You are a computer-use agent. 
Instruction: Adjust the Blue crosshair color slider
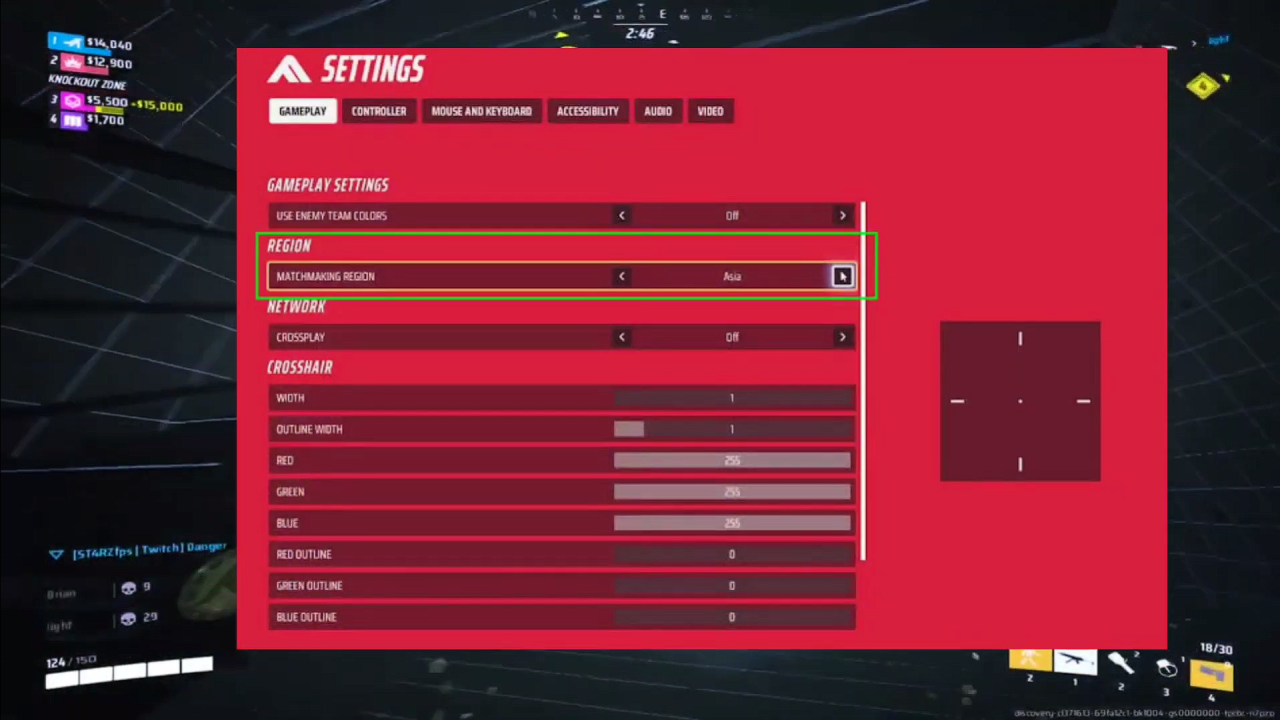click(731, 522)
